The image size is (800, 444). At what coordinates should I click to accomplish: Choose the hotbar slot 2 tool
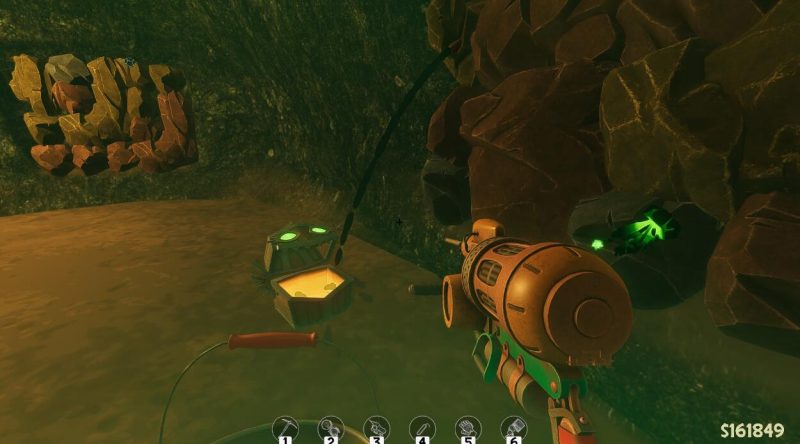[x=330, y=428]
